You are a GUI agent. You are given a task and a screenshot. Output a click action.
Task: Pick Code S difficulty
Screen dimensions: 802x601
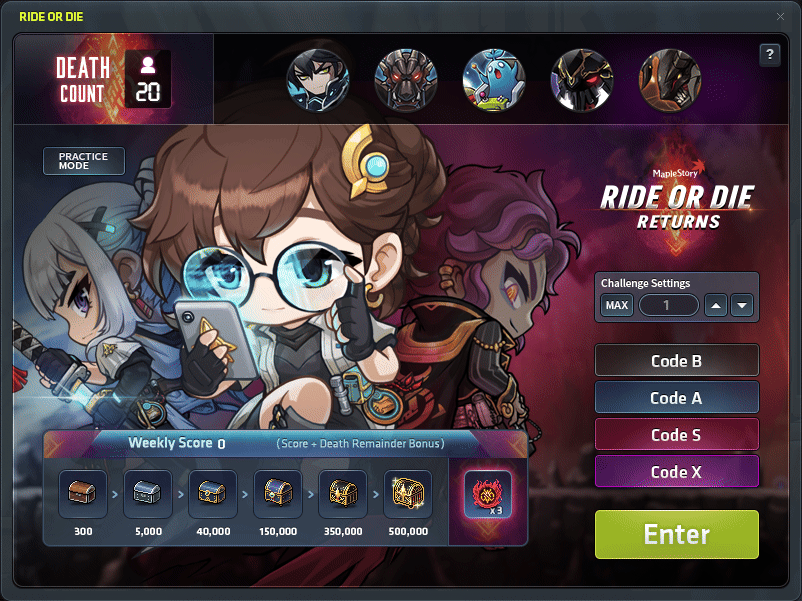coord(676,435)
